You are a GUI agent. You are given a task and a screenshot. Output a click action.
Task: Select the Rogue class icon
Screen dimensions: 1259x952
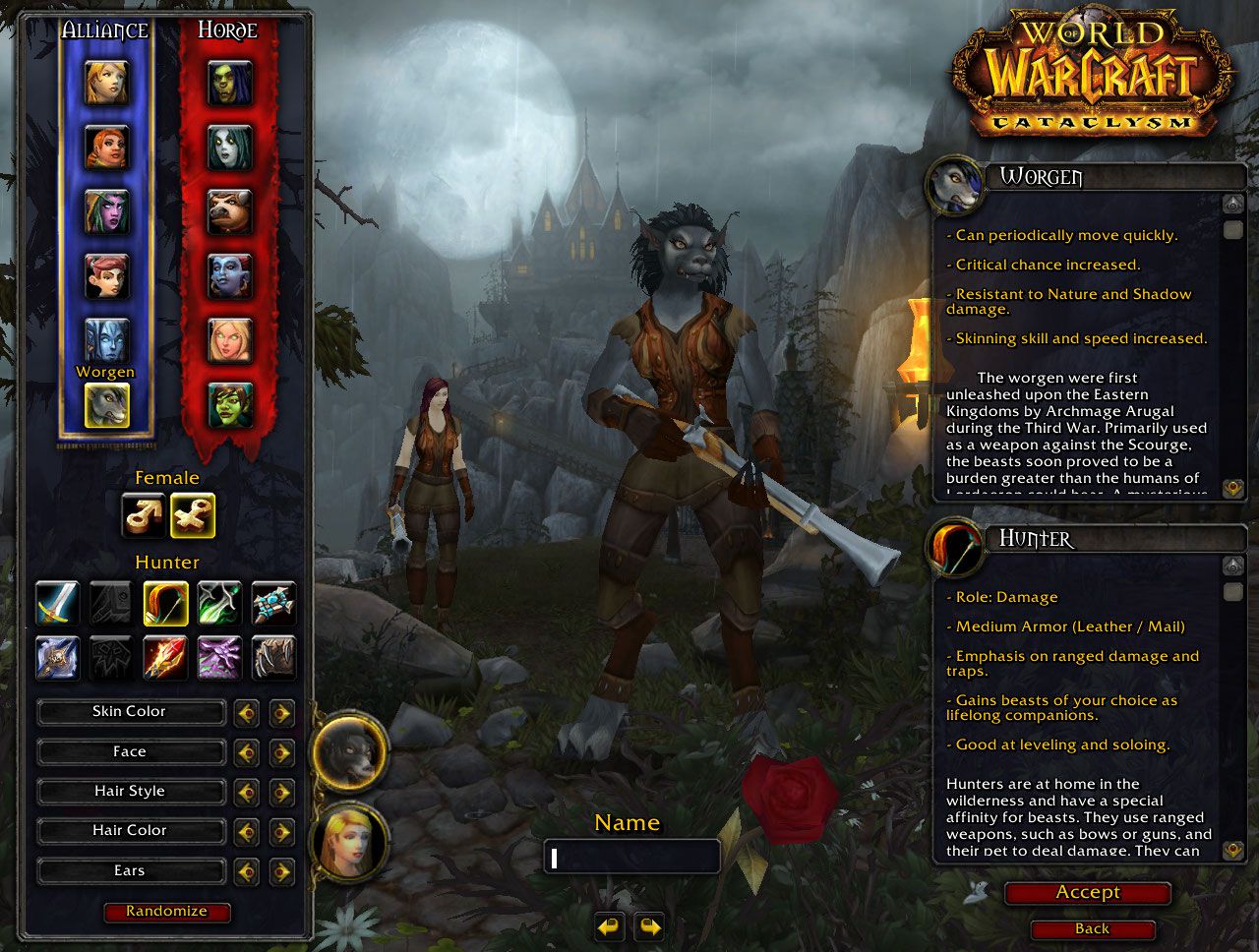(218, 604)
